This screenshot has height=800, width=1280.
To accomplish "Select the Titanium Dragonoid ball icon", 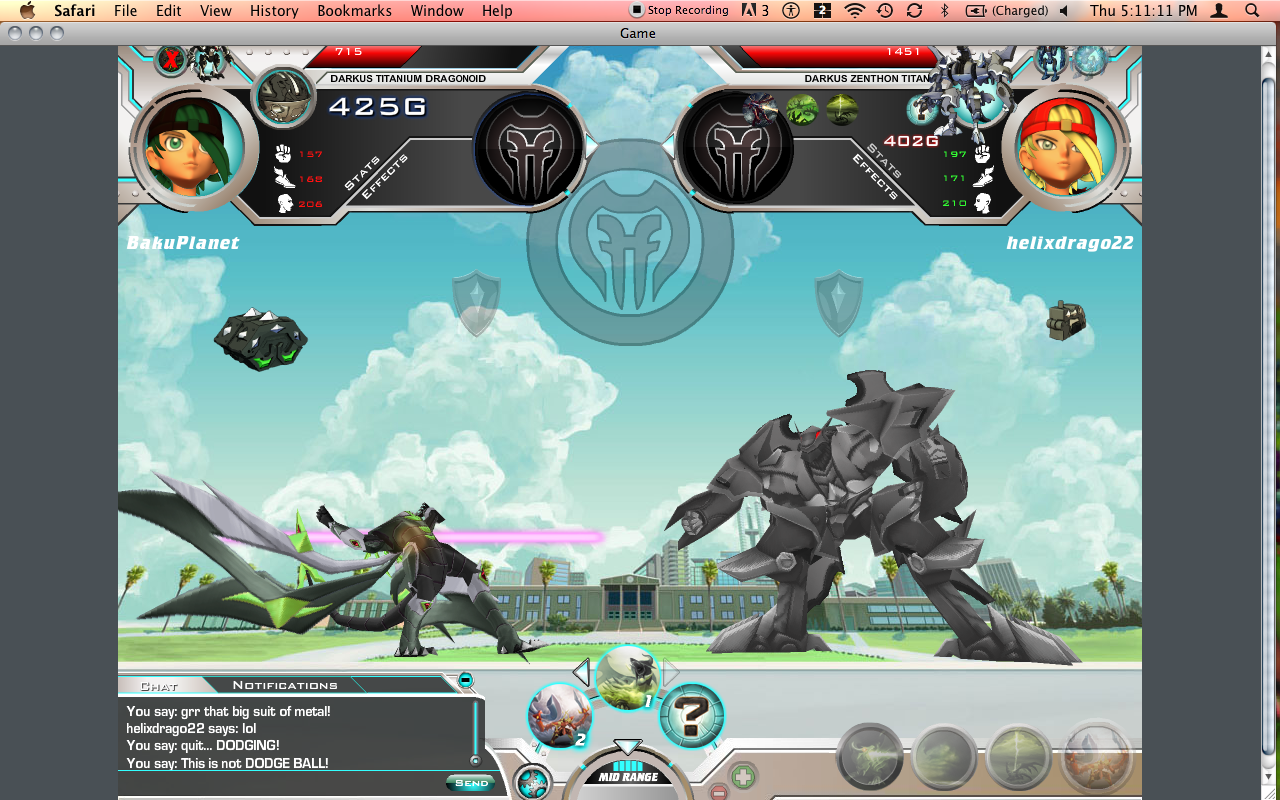I will click(x=282, y=96).
